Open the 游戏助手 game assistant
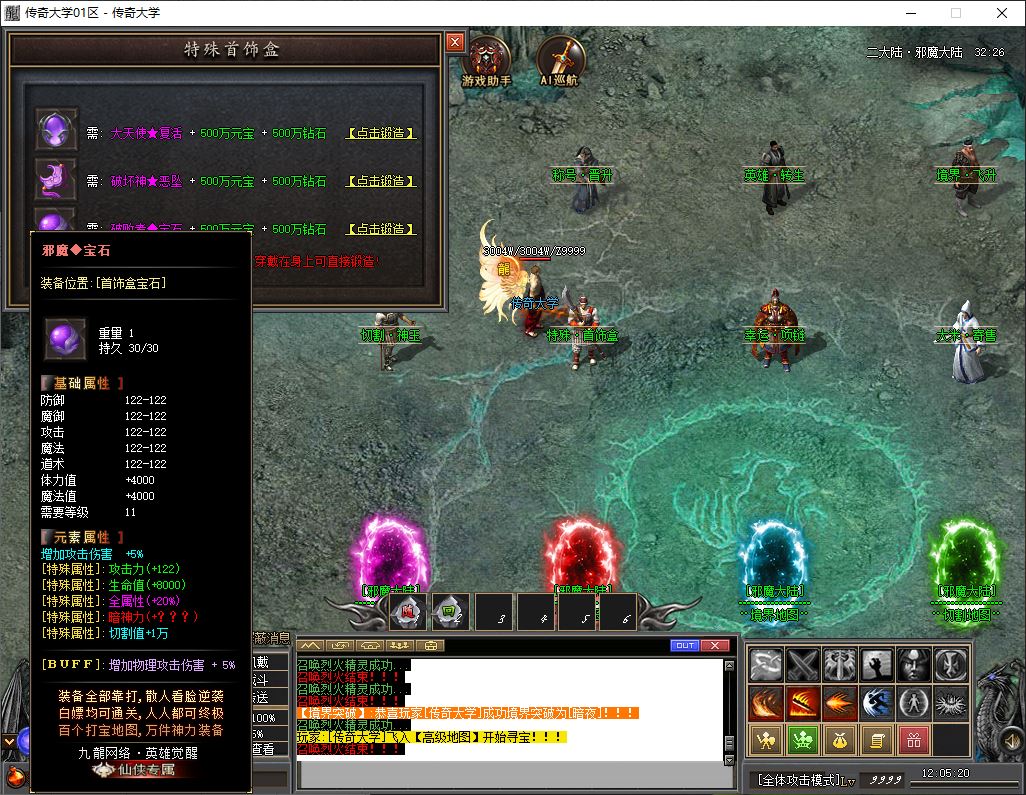The width and height of the screenshot is (1026, 795). pos(487,60)
